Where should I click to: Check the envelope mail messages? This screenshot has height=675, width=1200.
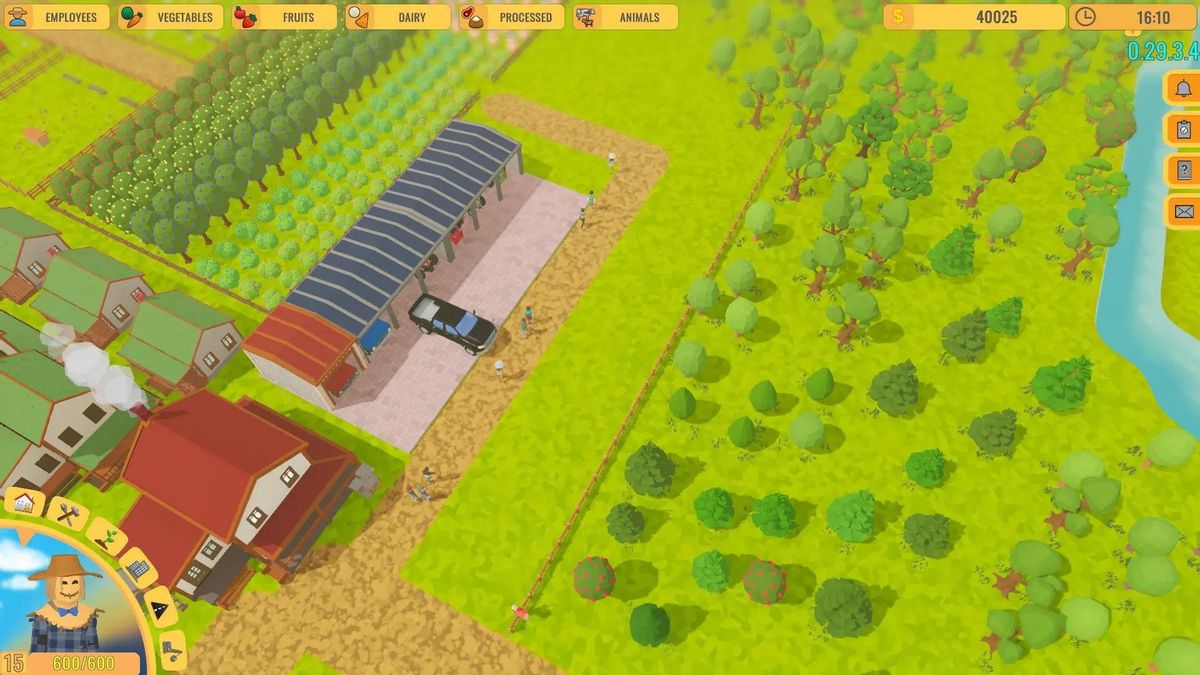(x=1184, y=211)
